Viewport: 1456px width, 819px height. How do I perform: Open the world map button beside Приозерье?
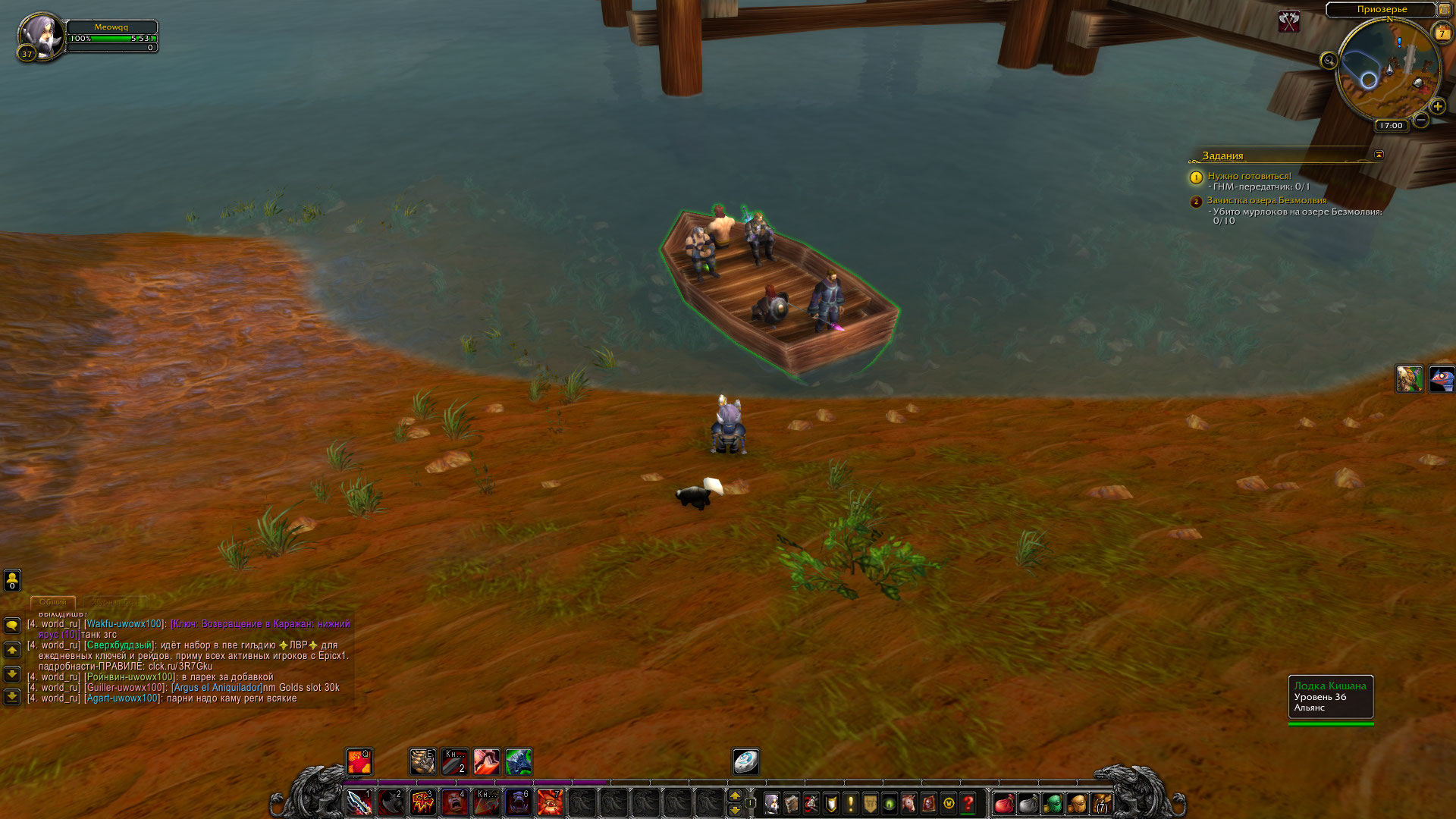(1444, 9)
